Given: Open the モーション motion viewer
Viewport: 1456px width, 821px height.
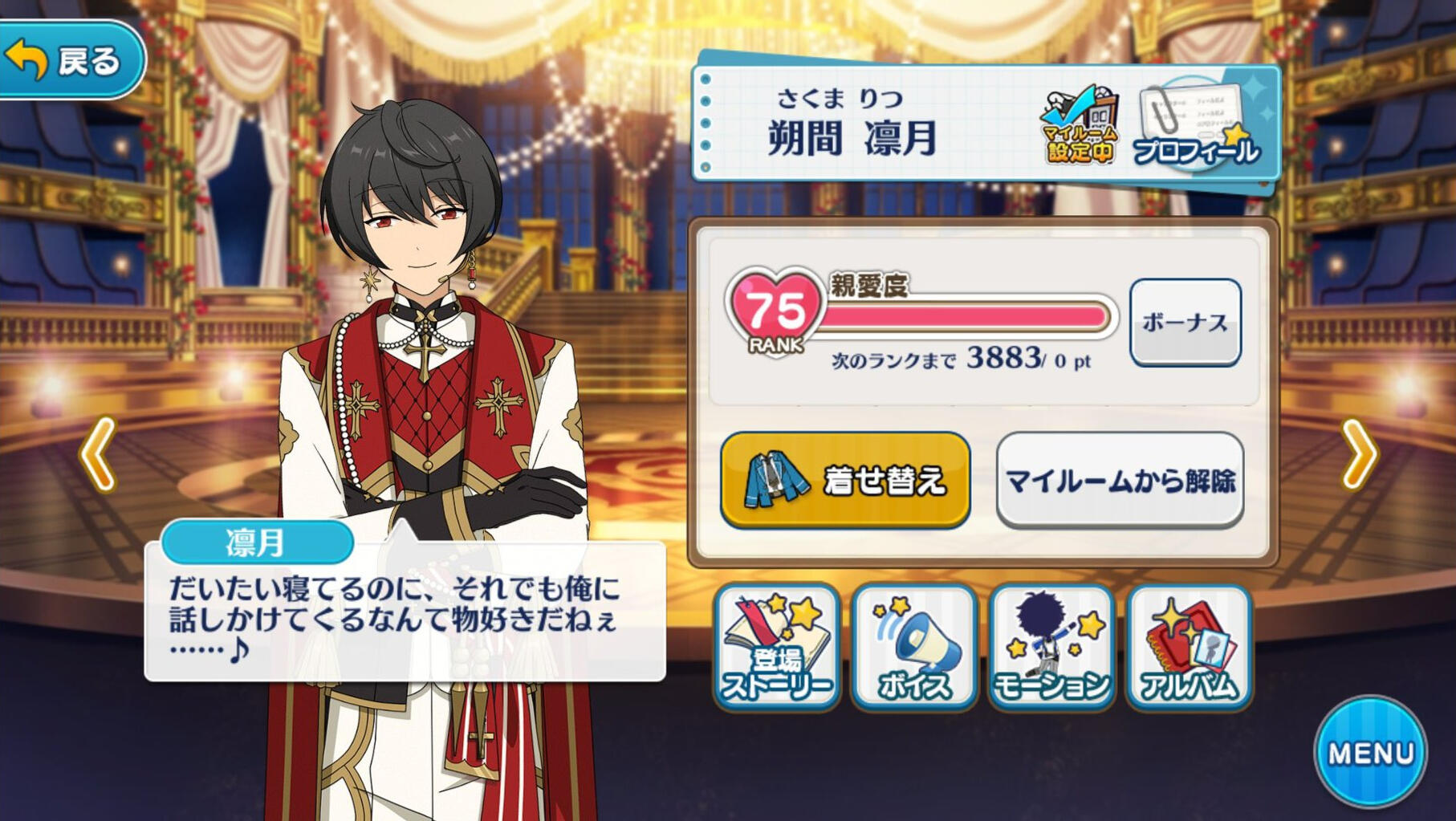Looking at the screenshot, I should coord(1051,647).
